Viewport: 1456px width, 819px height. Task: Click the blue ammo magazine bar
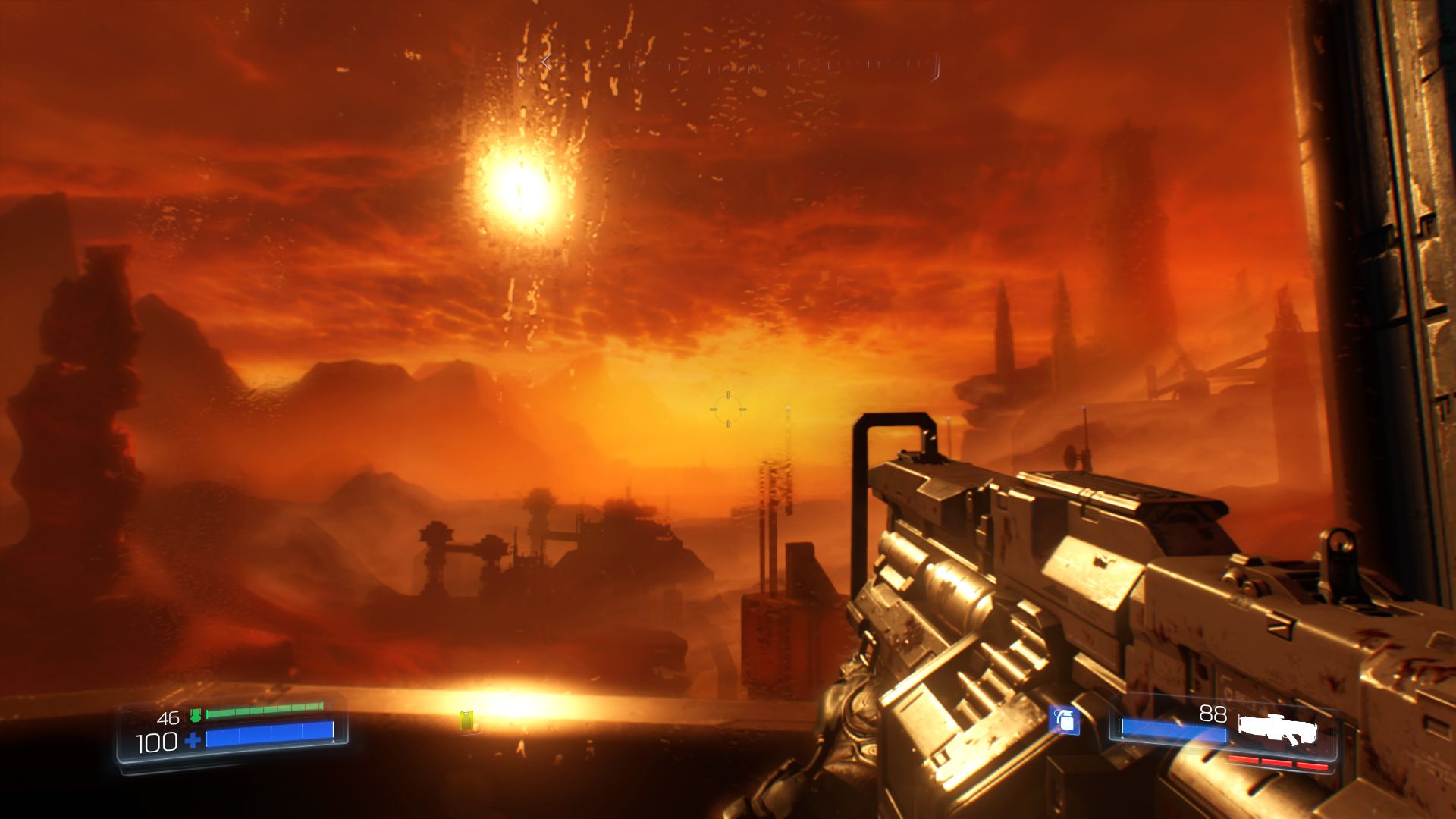click(1173, 730)
